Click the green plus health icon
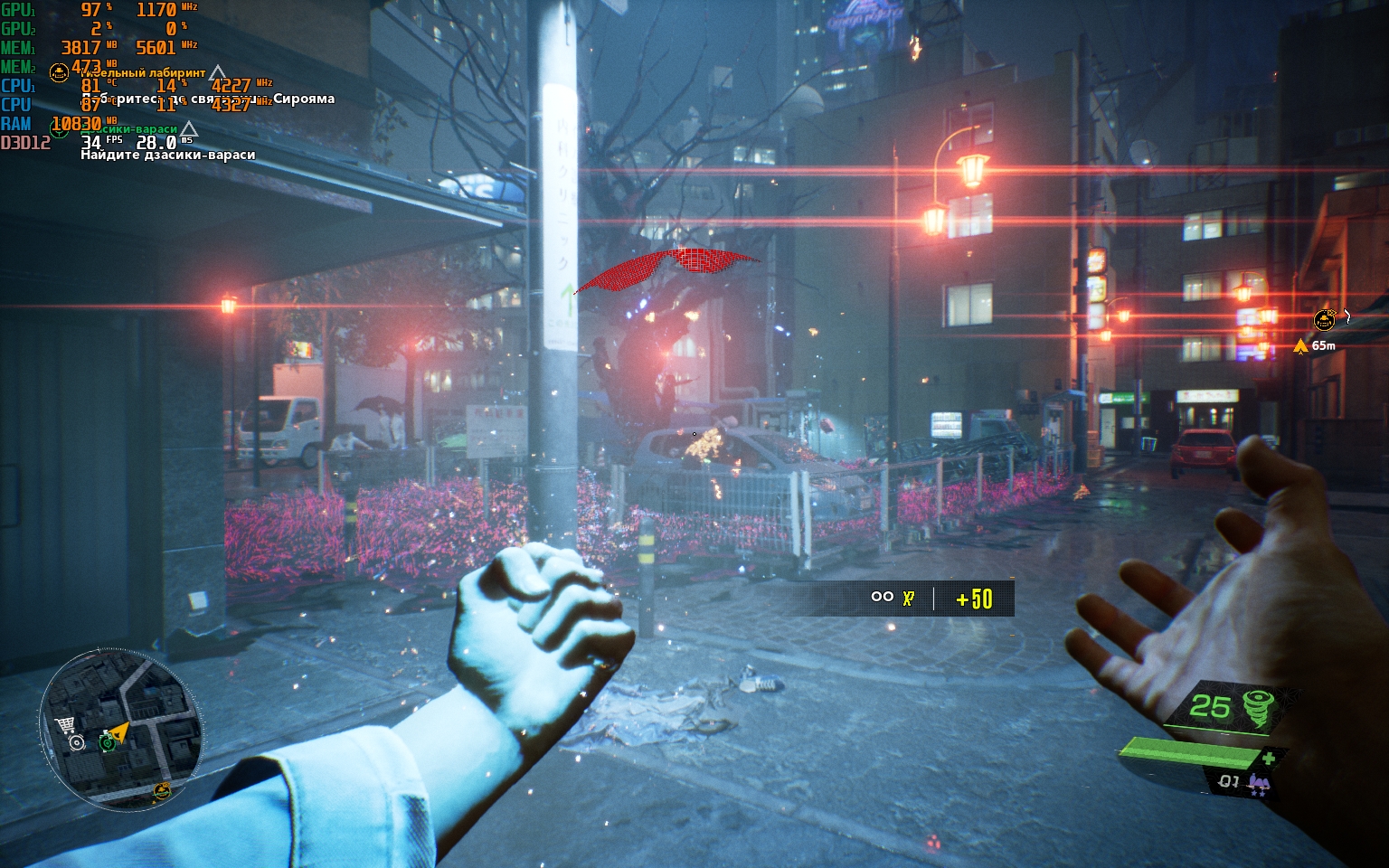The width and height of the screenshot is (1389, 868). [1269, 758]
